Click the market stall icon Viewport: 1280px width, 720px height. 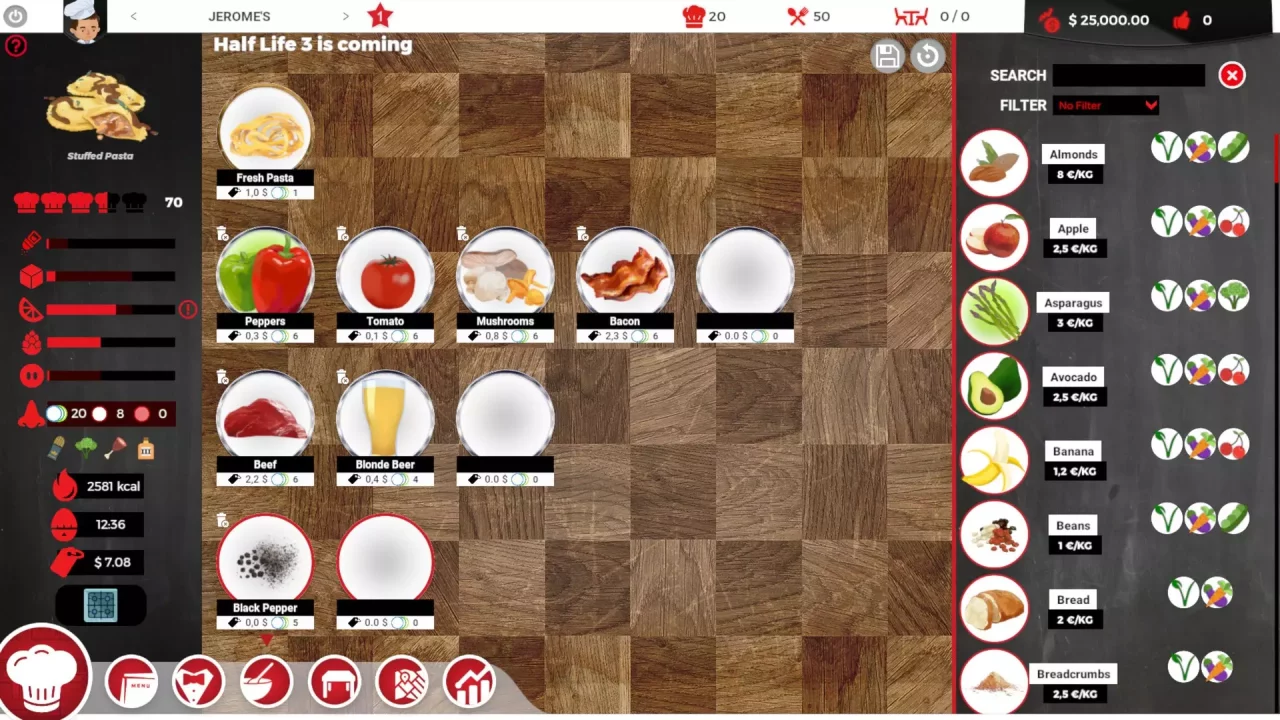pyautogui.click(x=334, y=681)
